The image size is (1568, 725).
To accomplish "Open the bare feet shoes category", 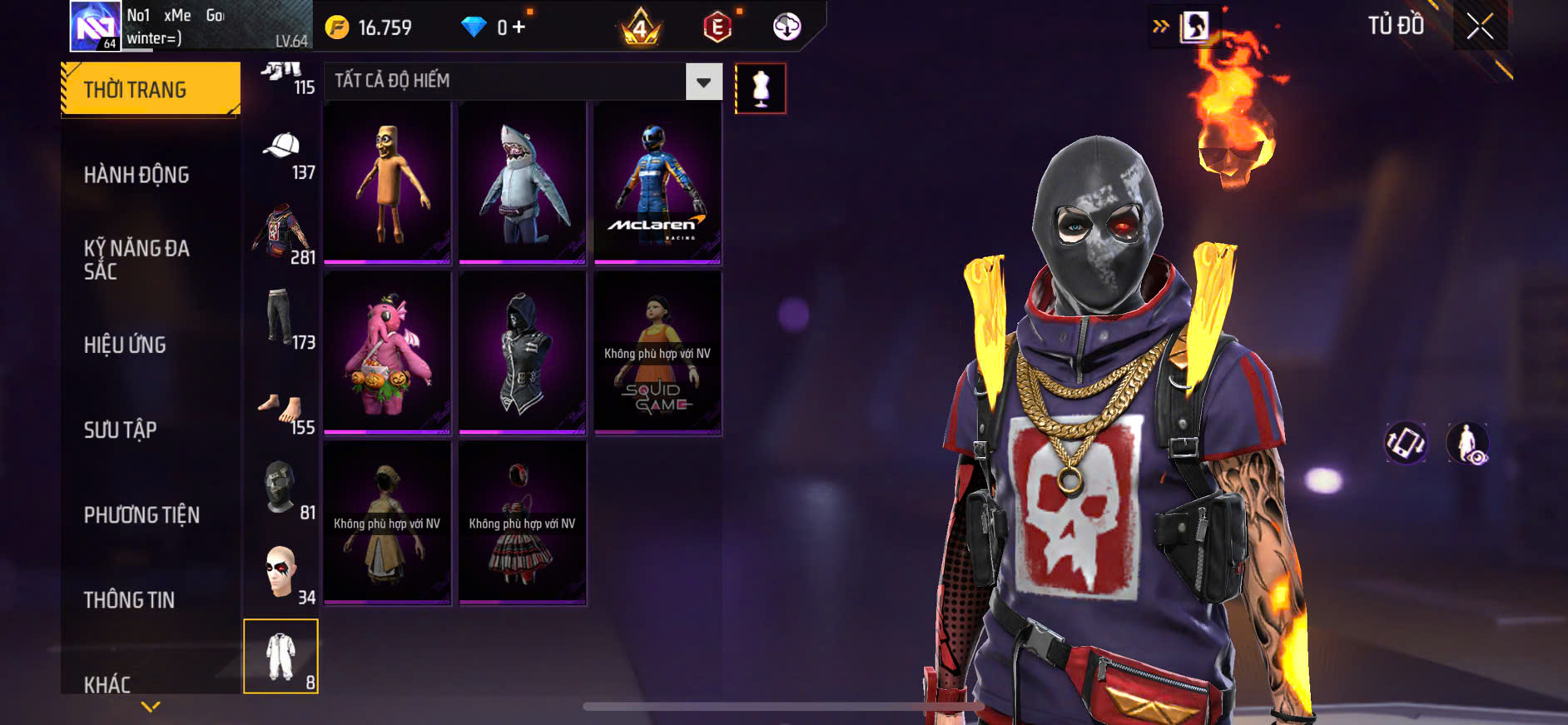I will pos(283,410).
